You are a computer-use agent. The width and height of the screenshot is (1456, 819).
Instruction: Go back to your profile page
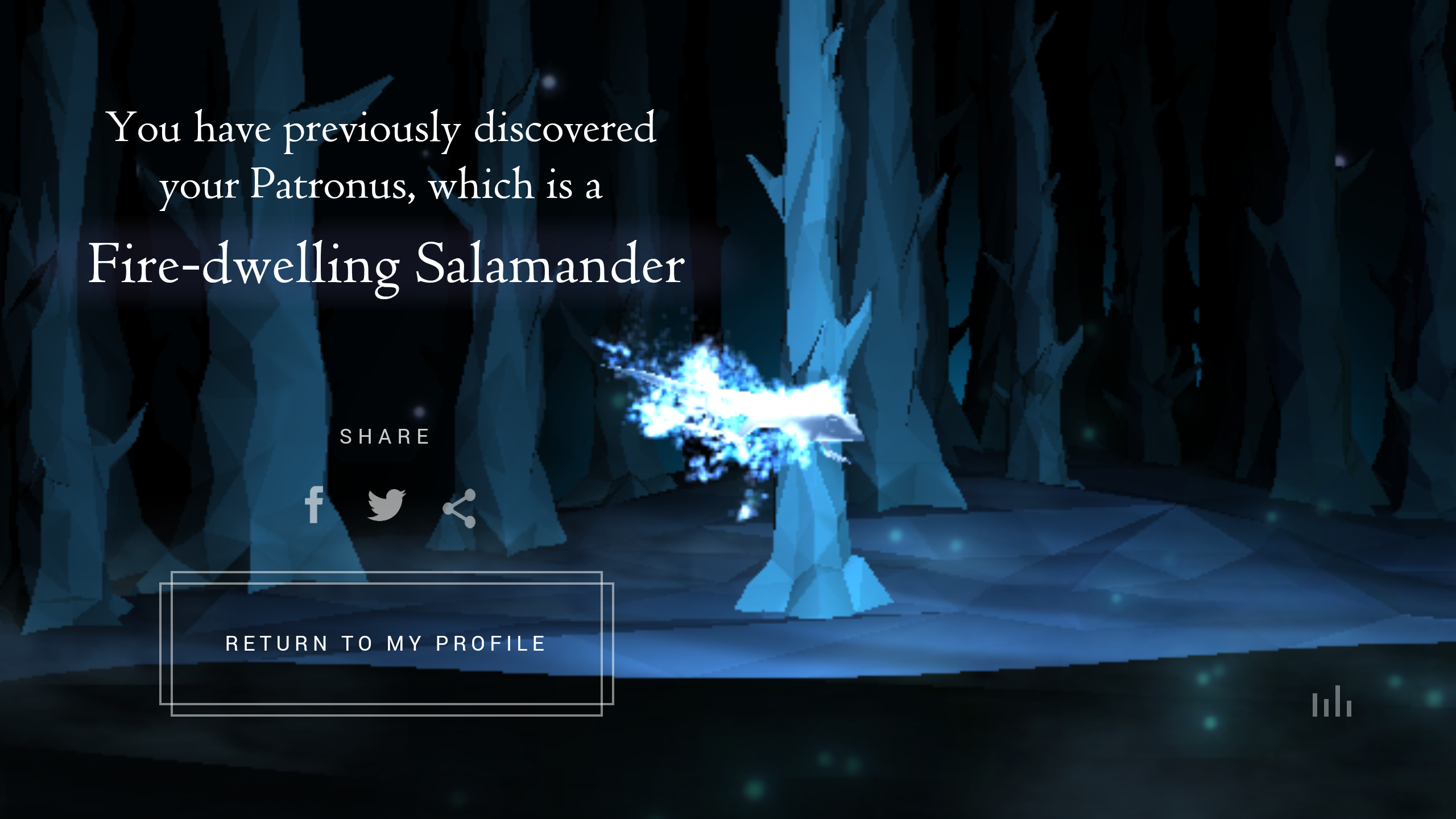click(x=386, y=643)
